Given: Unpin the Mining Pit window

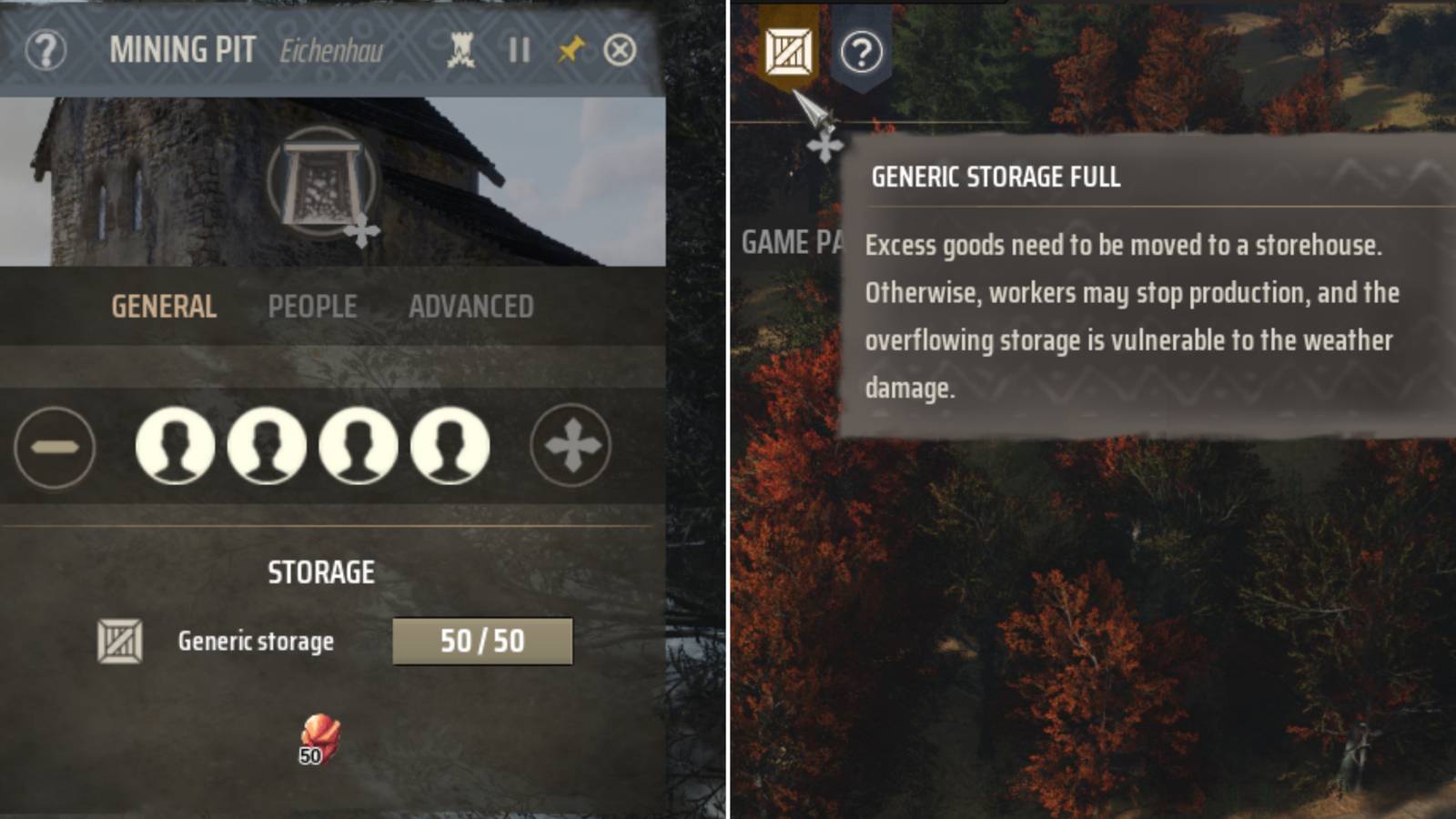Looking at the screenshot, I should (x=572, y=52).
